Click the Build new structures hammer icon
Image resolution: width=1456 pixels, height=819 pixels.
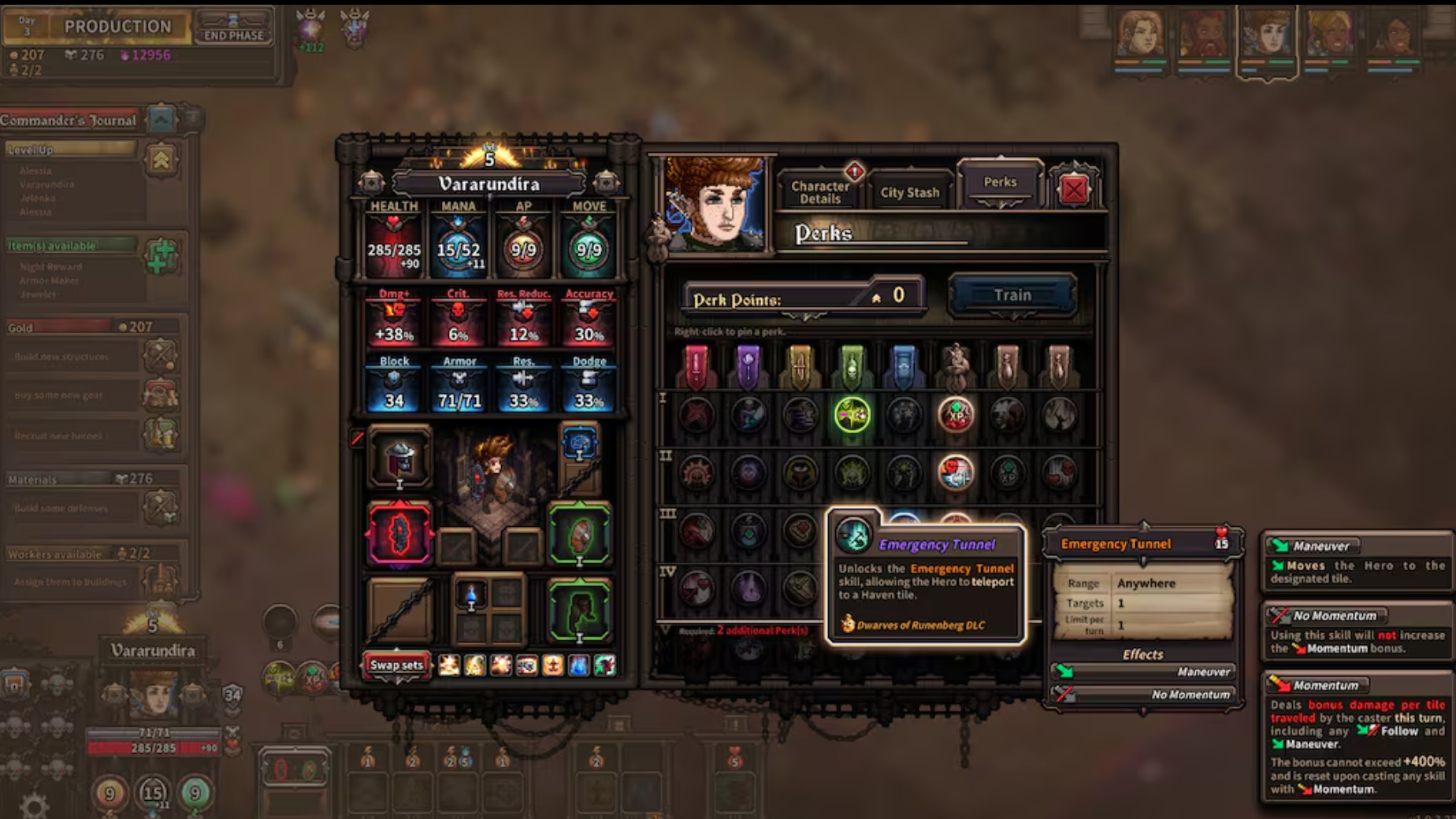[160, 356]
